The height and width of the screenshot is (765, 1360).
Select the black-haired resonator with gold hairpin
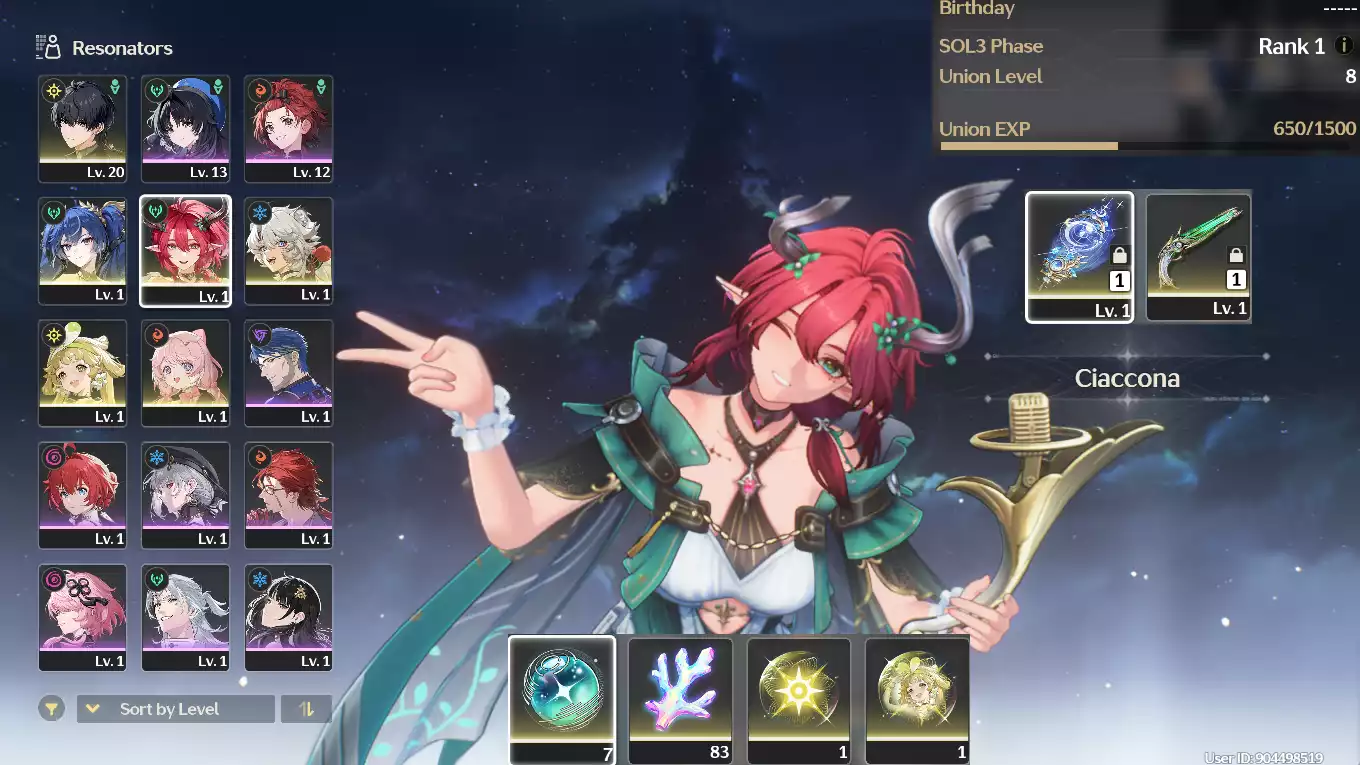(289, 616)
